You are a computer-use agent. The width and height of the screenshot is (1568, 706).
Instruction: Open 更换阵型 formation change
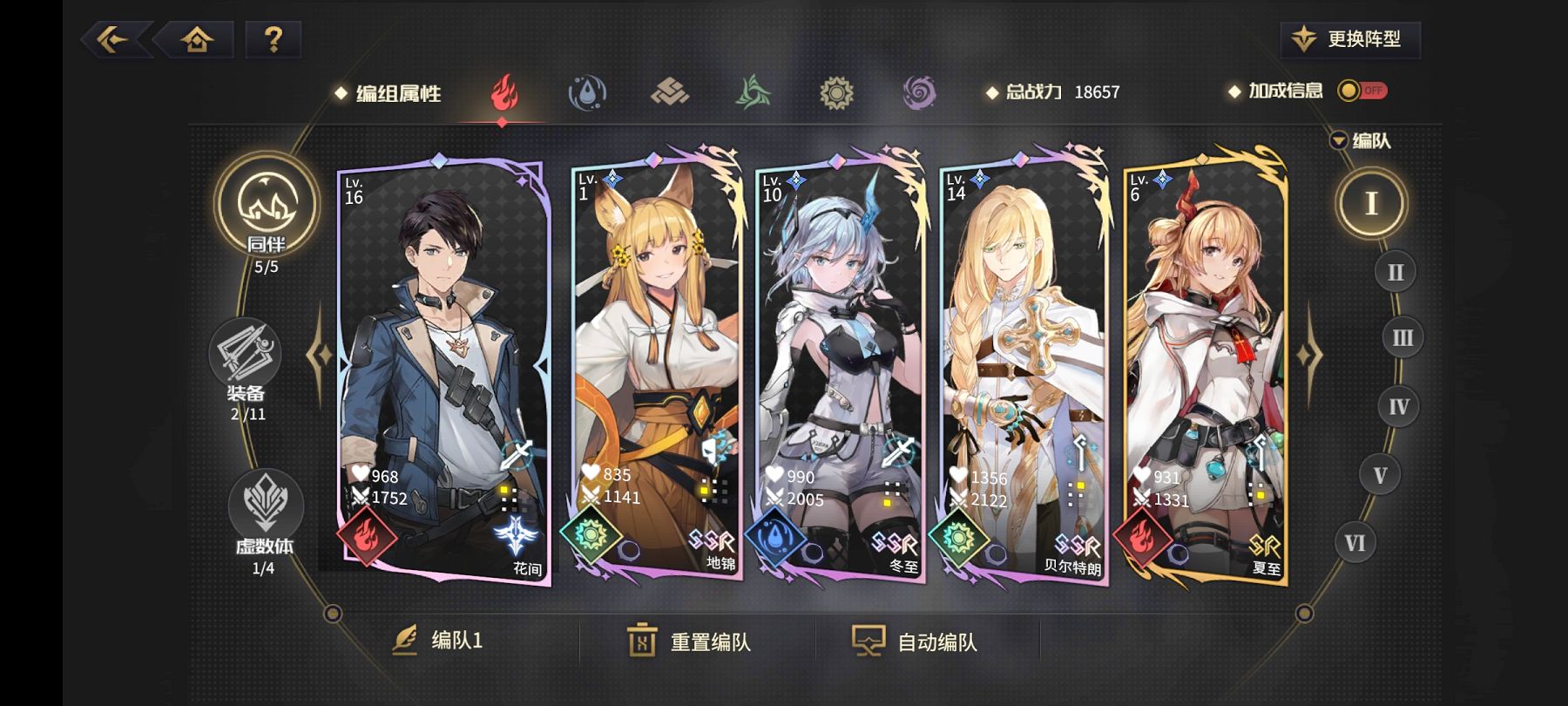click(x=1350, y=39)
